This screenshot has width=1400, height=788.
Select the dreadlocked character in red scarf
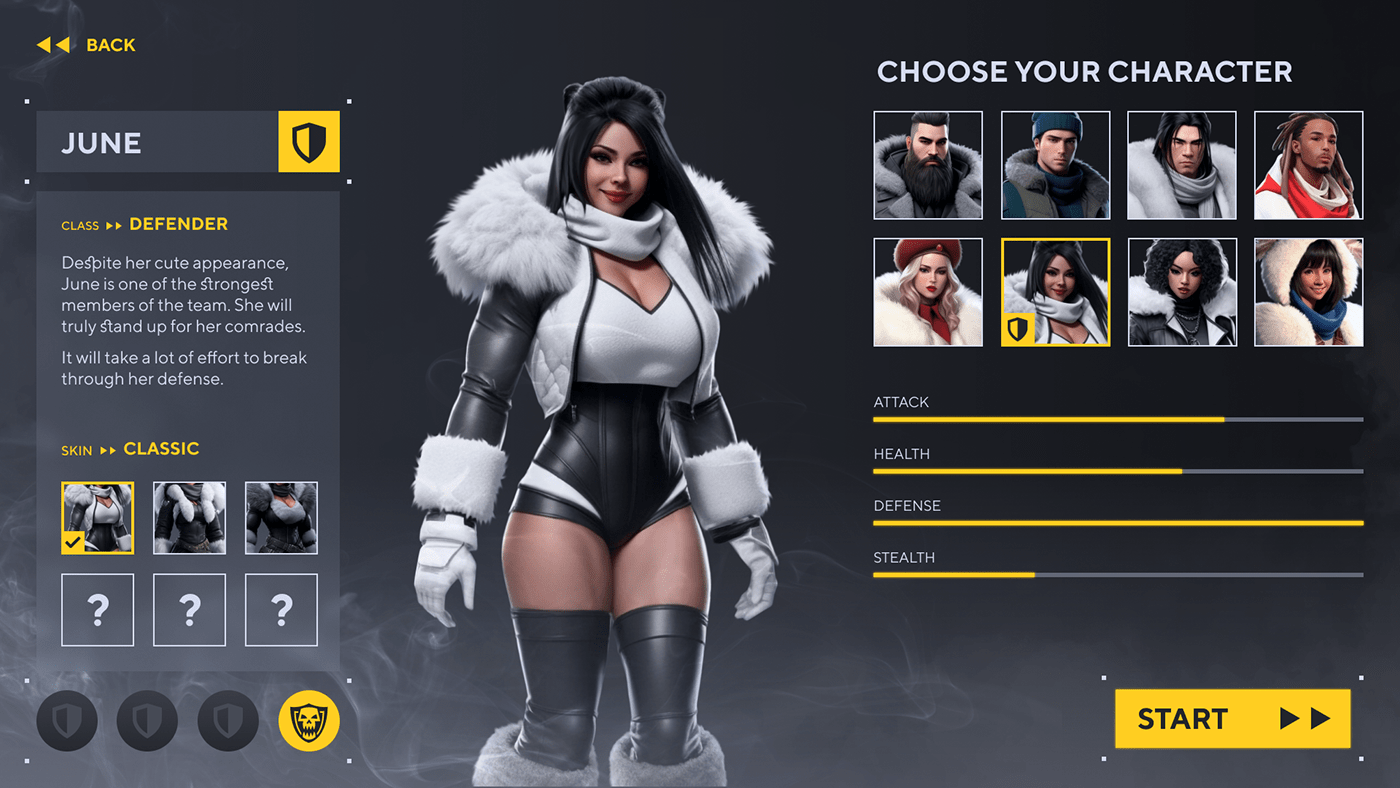(1308, 165)
